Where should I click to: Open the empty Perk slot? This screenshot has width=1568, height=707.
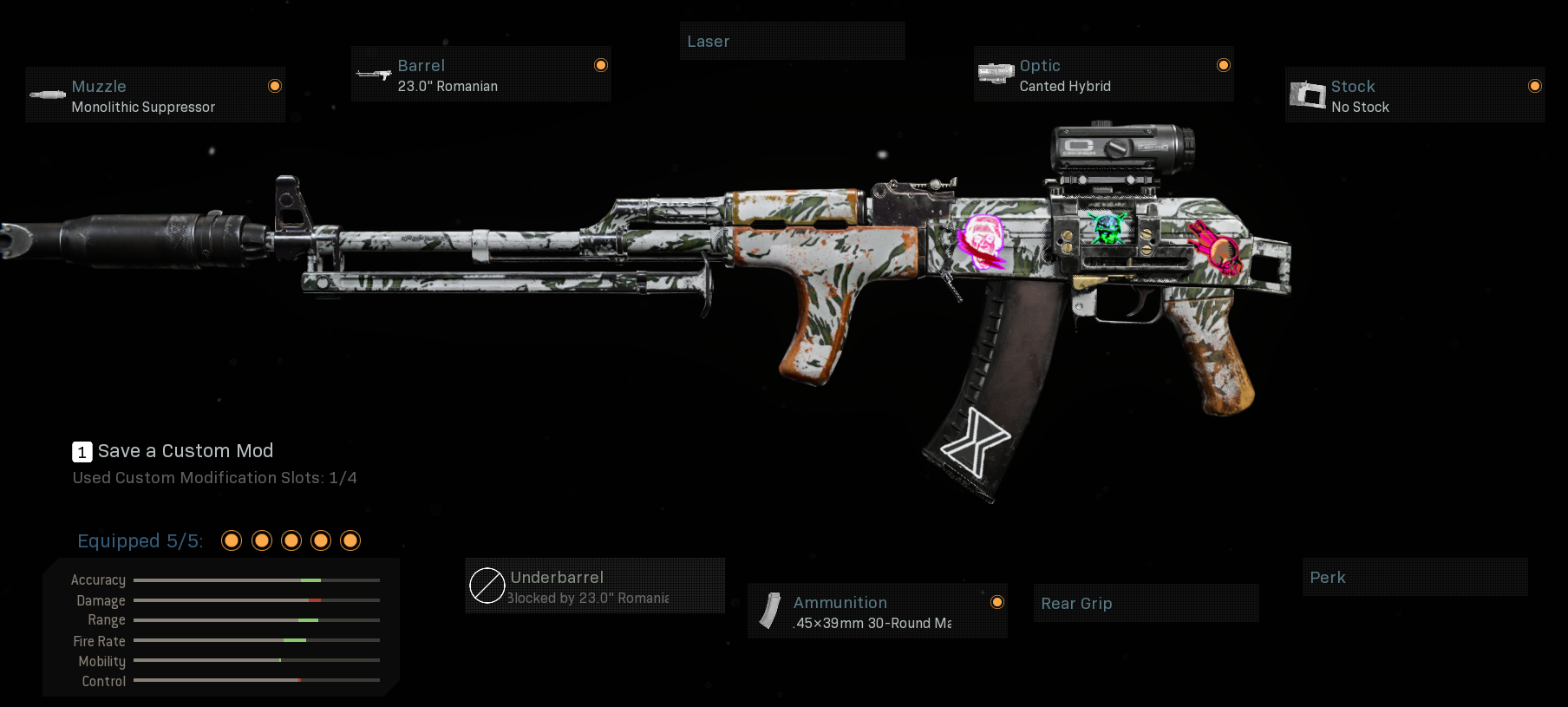click(1414, 578)
